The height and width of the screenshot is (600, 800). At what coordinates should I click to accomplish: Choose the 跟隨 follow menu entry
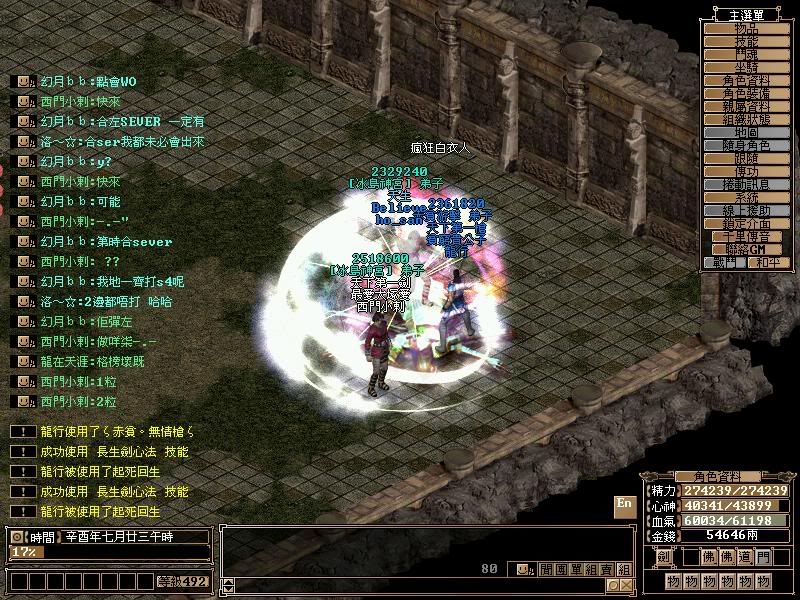746,158
